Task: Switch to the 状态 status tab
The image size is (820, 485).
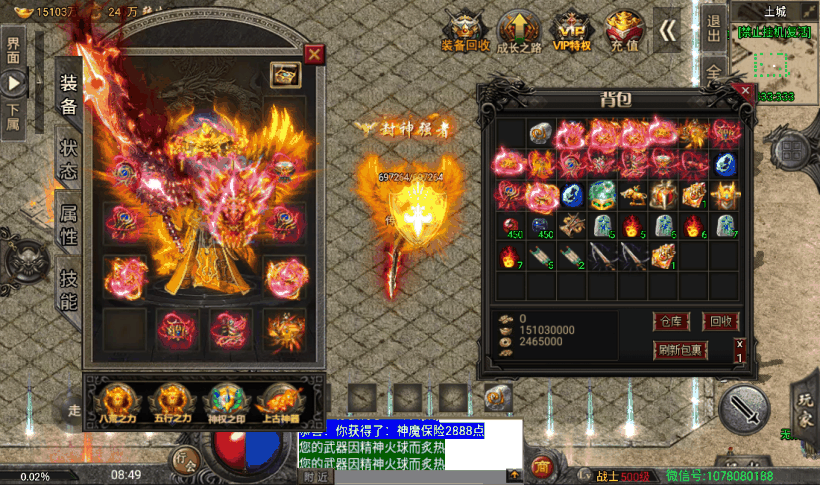Action: click(68, 158)
